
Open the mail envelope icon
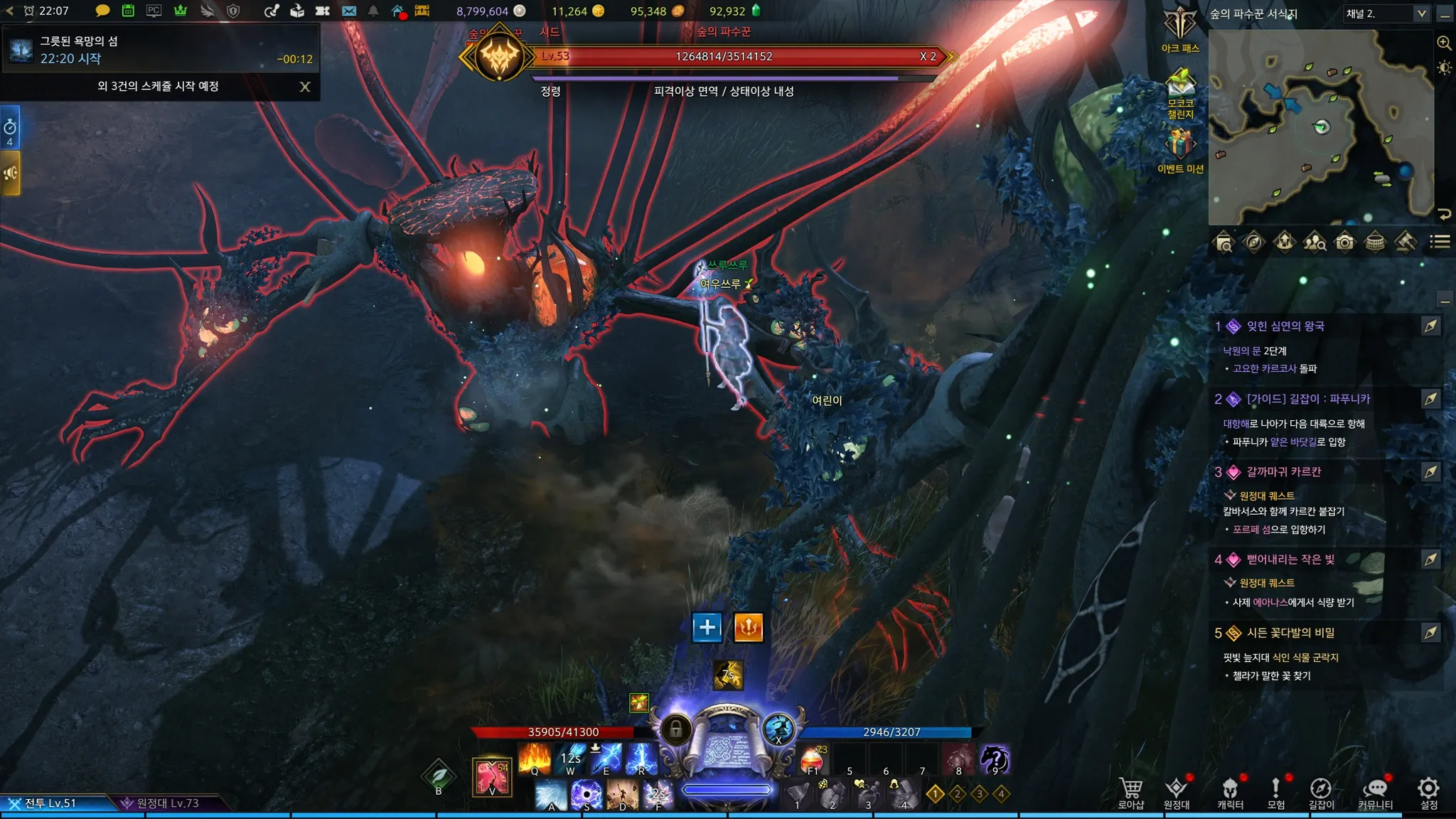[348, 11]
